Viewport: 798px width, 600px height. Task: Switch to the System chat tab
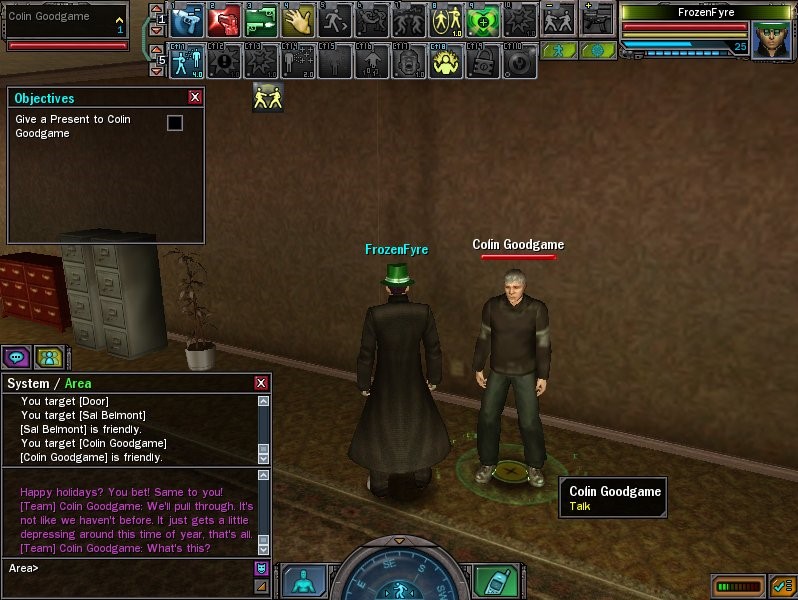(x=28, y=384)
